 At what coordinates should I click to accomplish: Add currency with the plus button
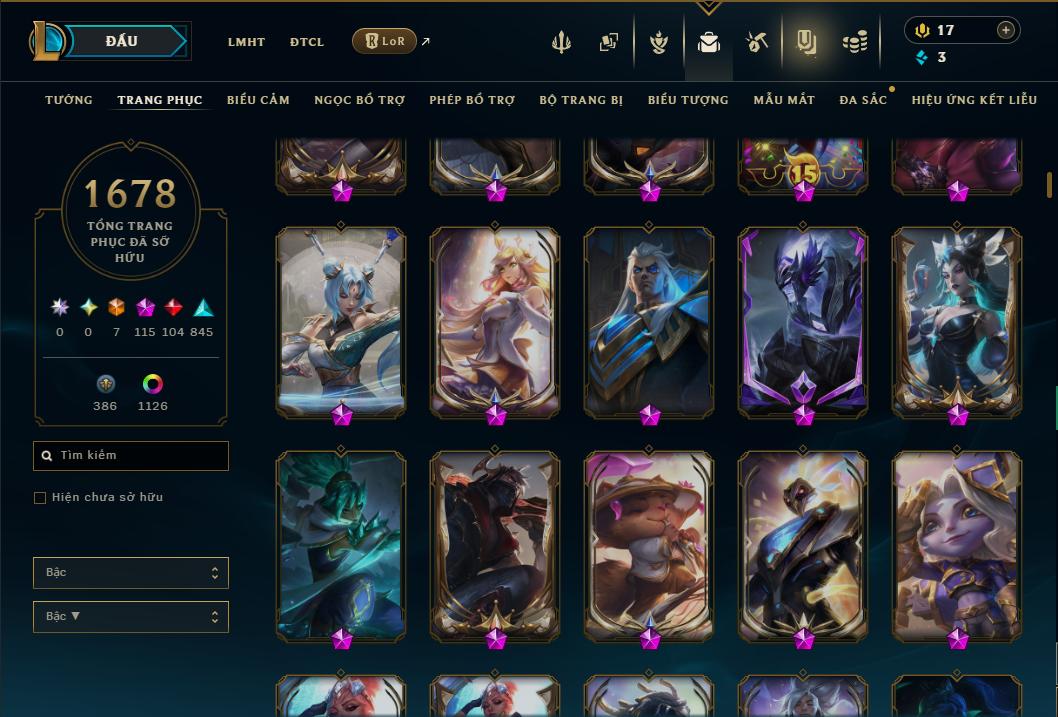[x=1006, y=30]
